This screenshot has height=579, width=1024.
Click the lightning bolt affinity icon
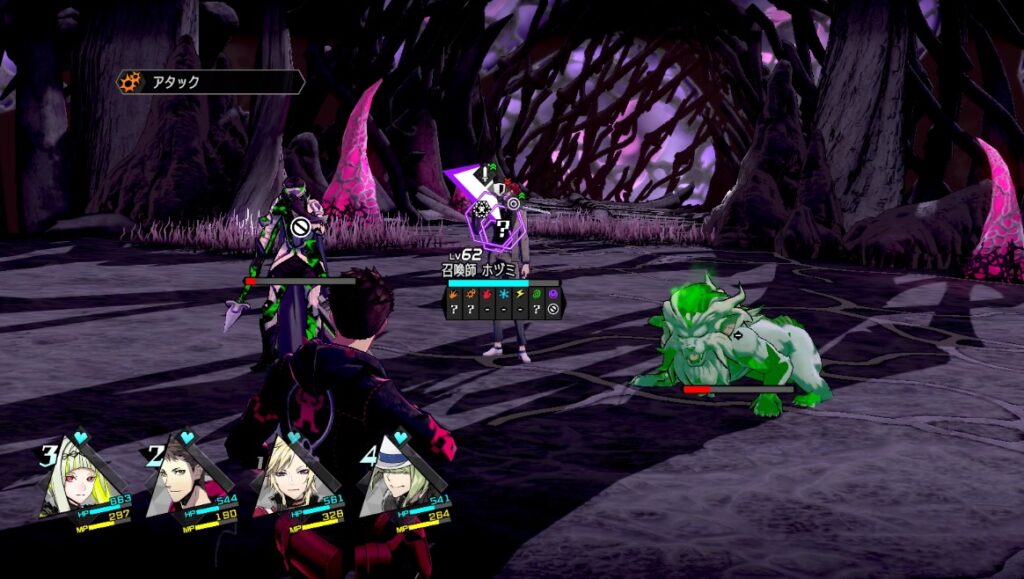point(520,296)
